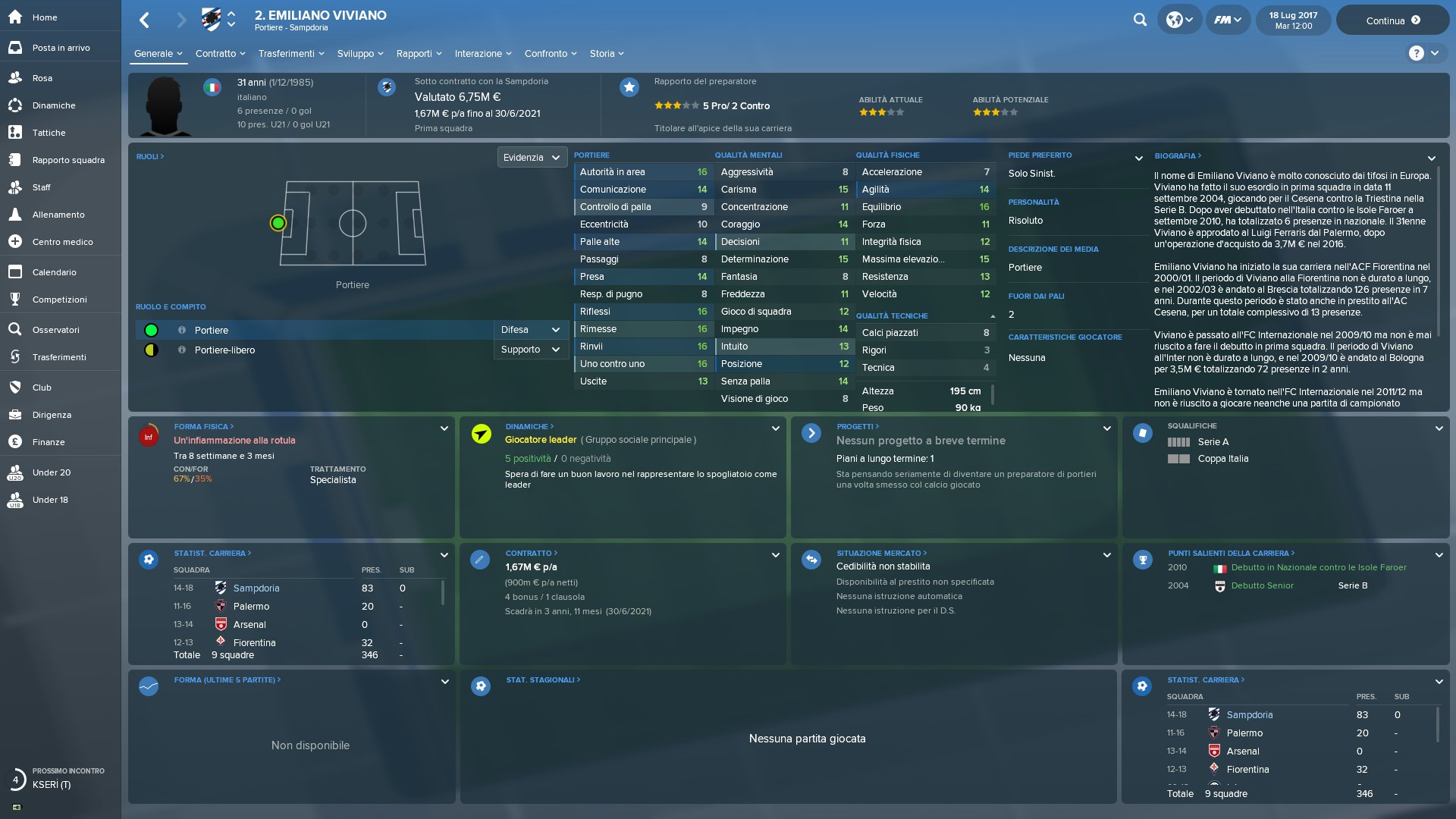The height and width of the screenshot is (819, 1456).
Task: Click the Continua button
Action: click(1392, 20)
